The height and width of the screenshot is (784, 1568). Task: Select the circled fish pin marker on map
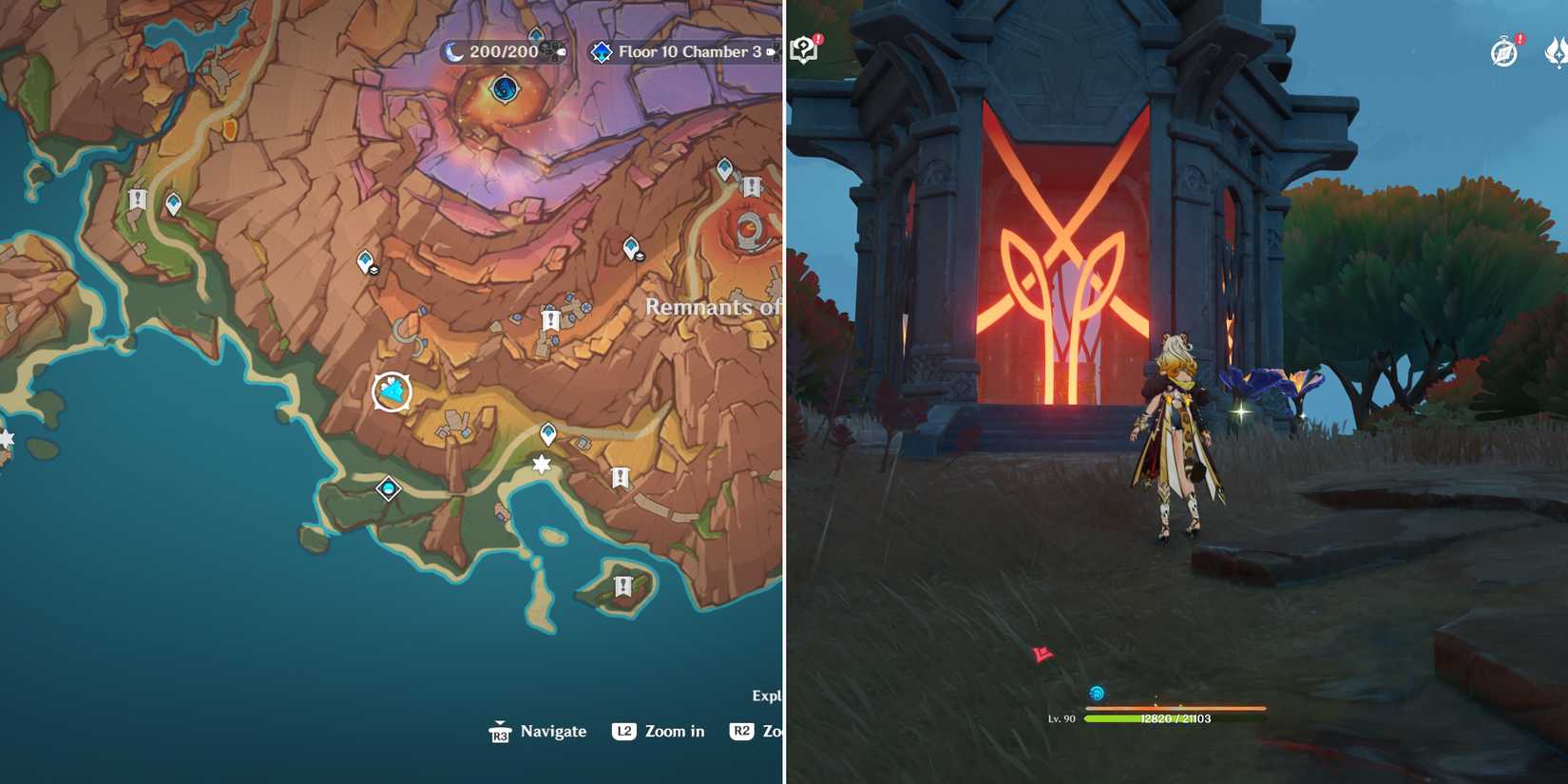(392, 390)
